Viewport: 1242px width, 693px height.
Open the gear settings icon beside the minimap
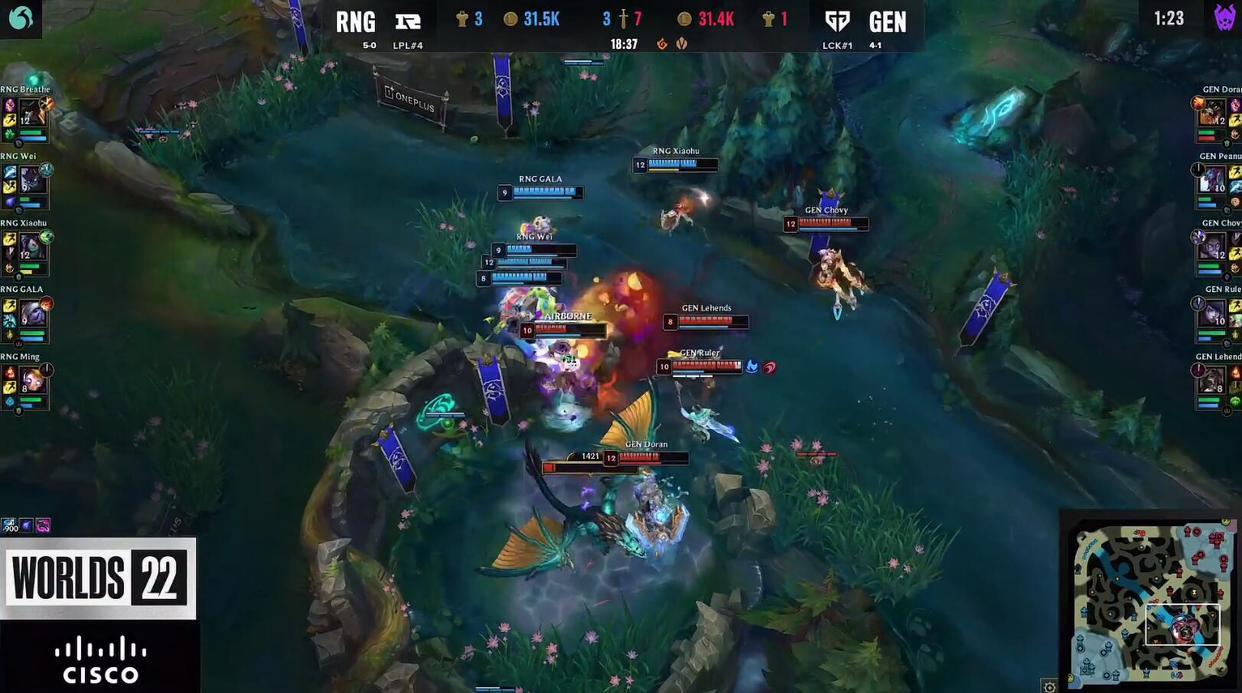[1049, 686]
